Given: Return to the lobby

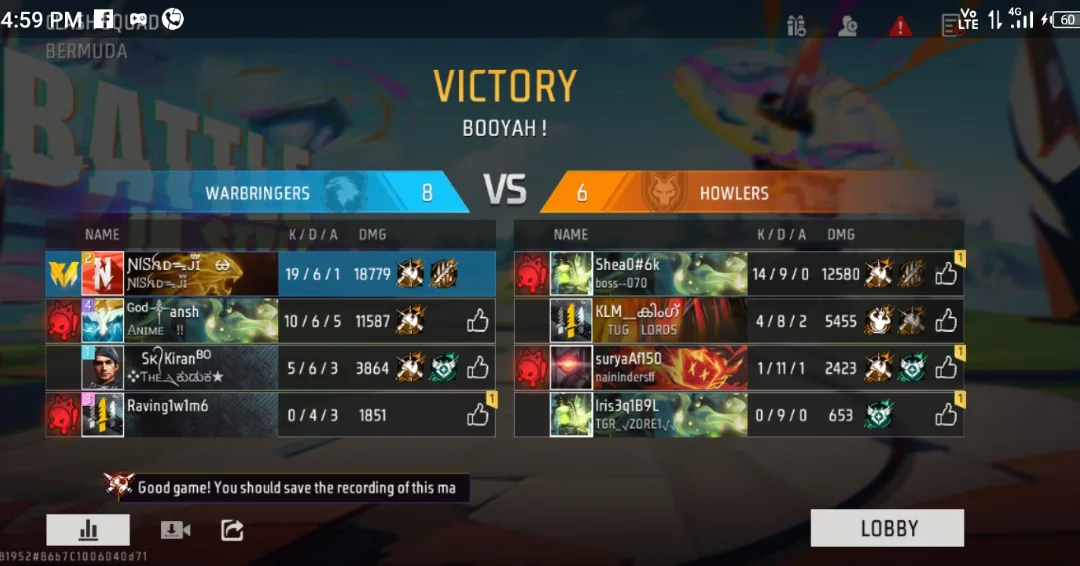Looking at the screenshot, I should click(887, 528).
